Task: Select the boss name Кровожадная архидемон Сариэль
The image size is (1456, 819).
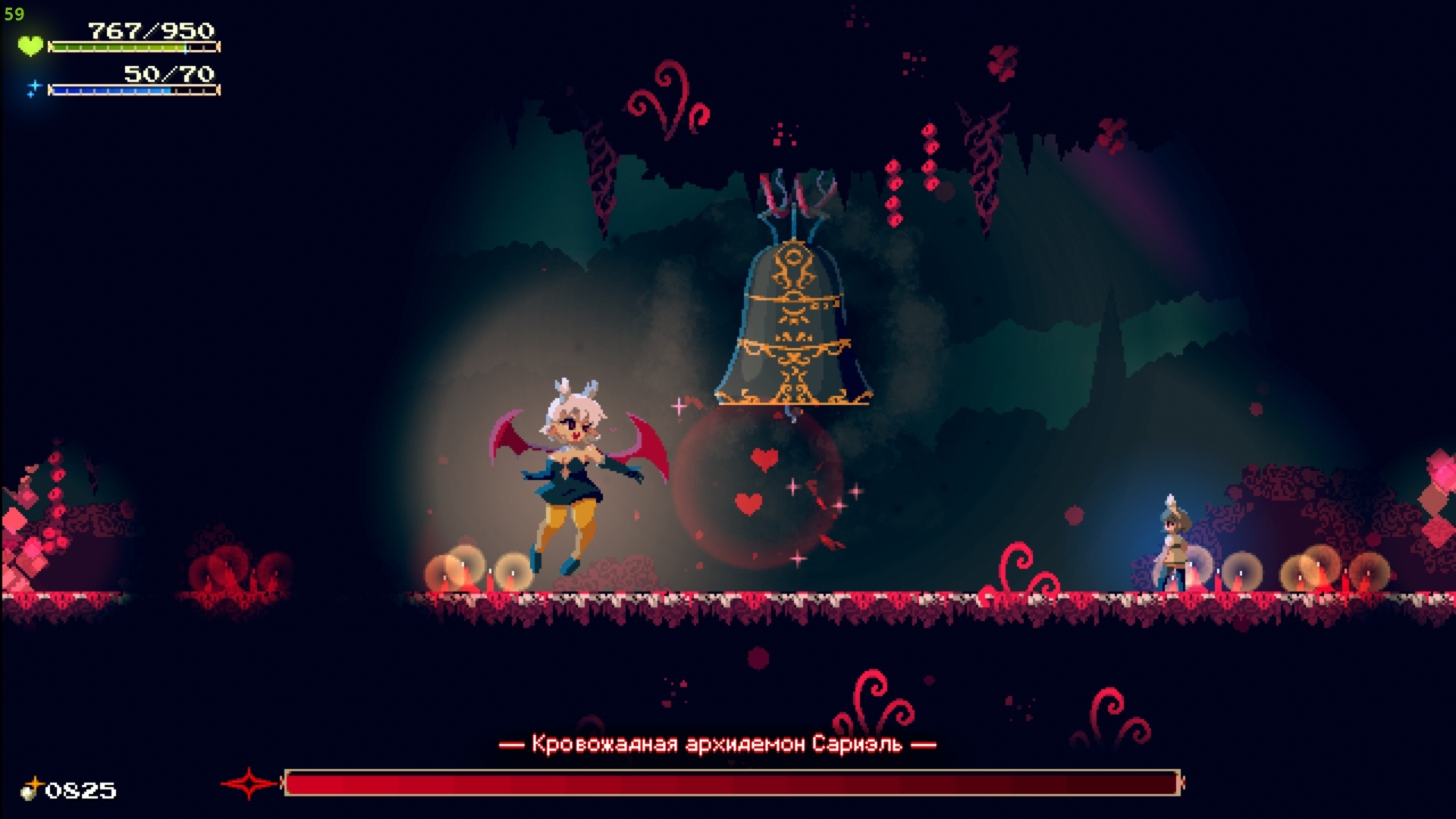Action: tap(719, 744)
